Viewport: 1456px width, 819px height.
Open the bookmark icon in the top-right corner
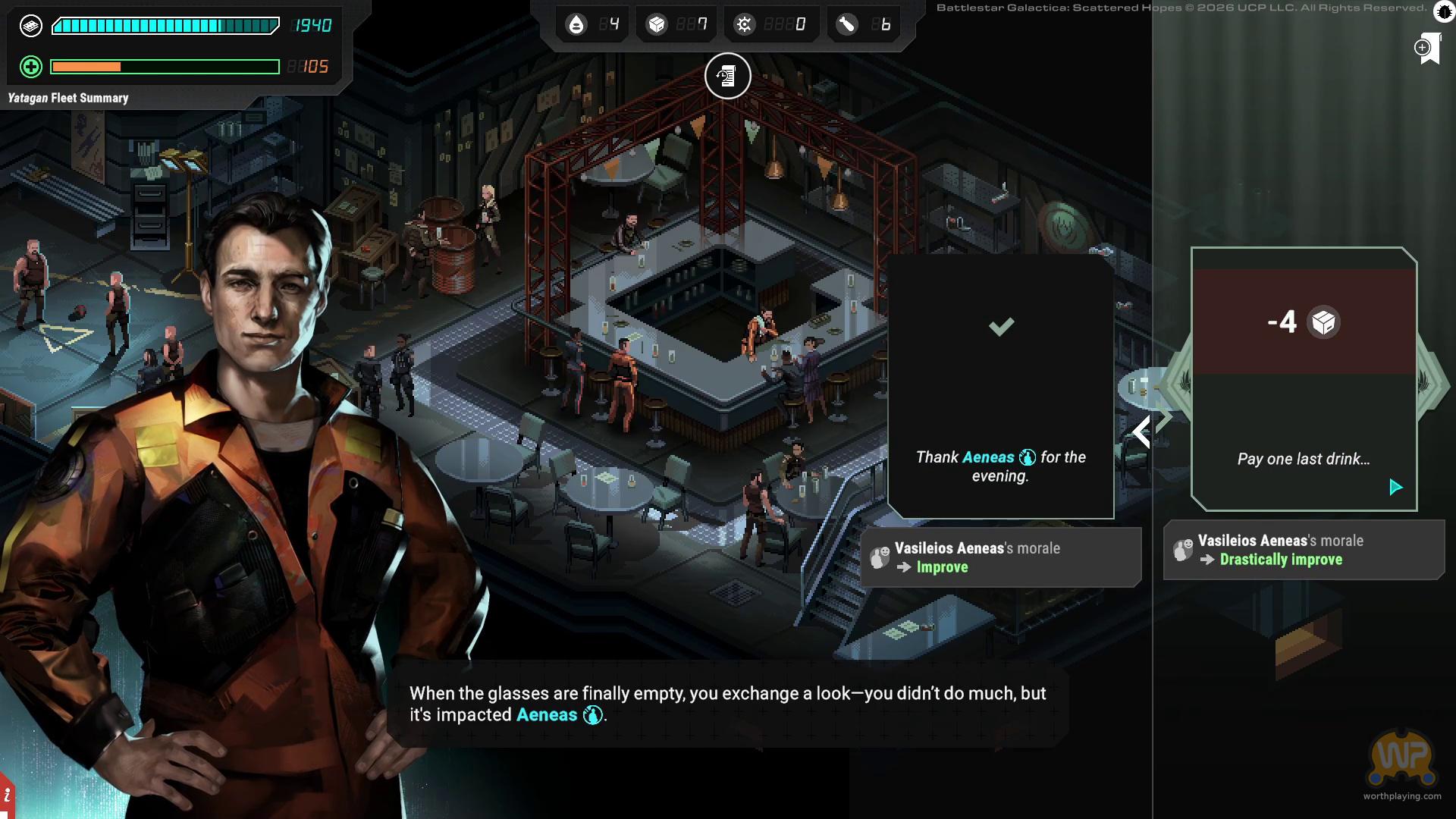pyautogui.click(x=1428, y=49)
